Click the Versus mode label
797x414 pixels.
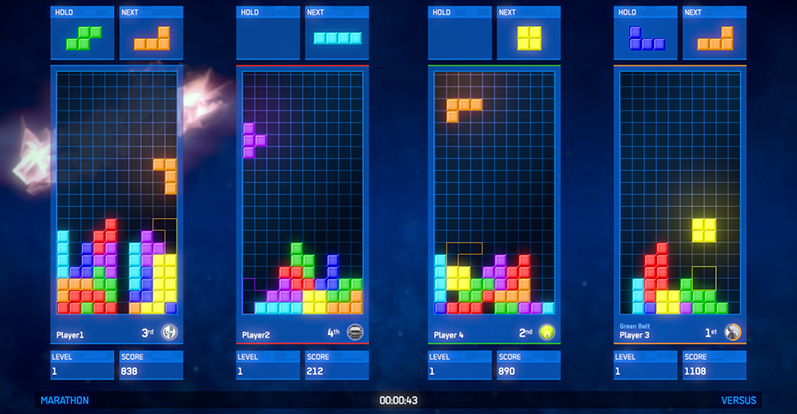pos(739,400)
